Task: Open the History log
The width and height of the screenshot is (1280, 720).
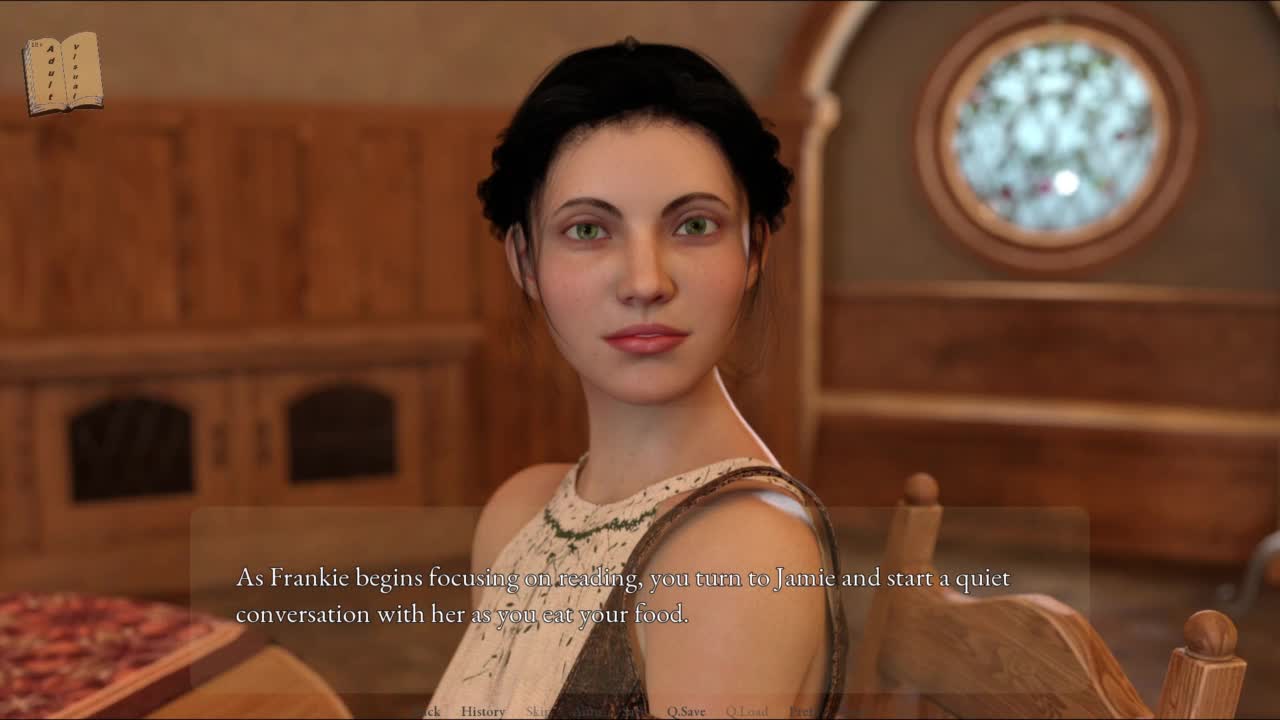Action: (x=483, y=711)
